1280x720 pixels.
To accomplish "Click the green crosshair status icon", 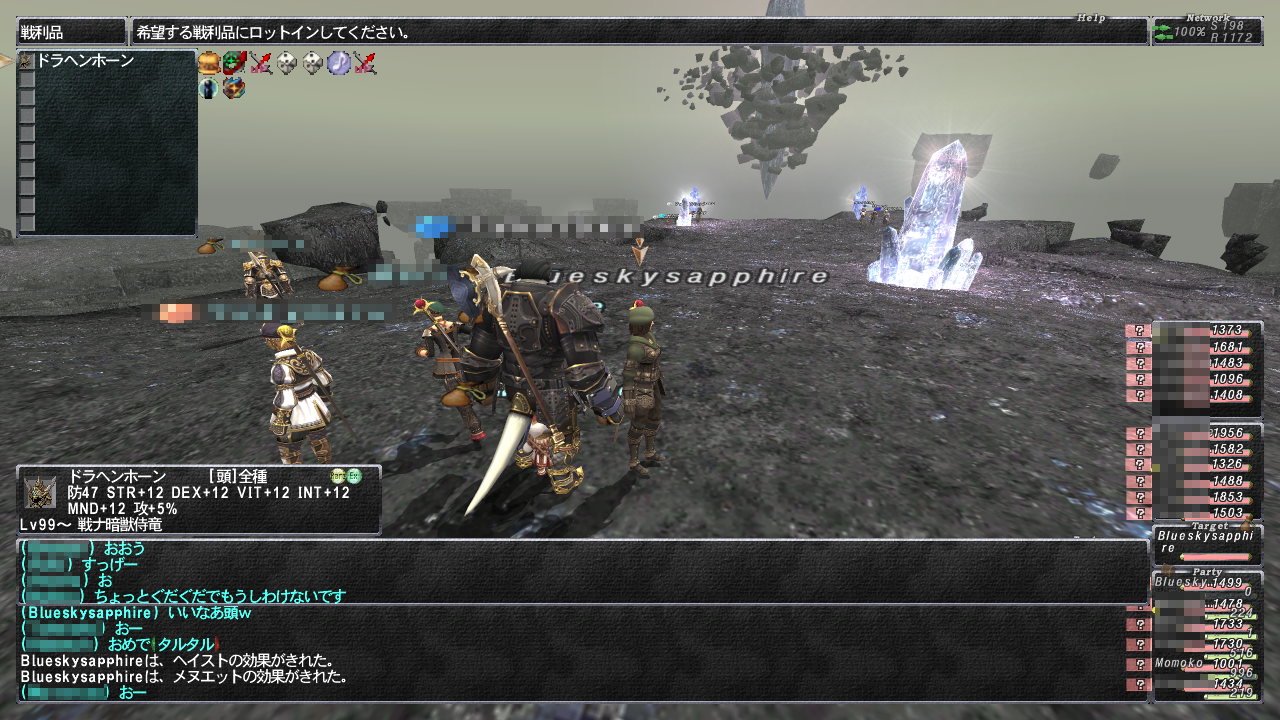I will (235, 63).
